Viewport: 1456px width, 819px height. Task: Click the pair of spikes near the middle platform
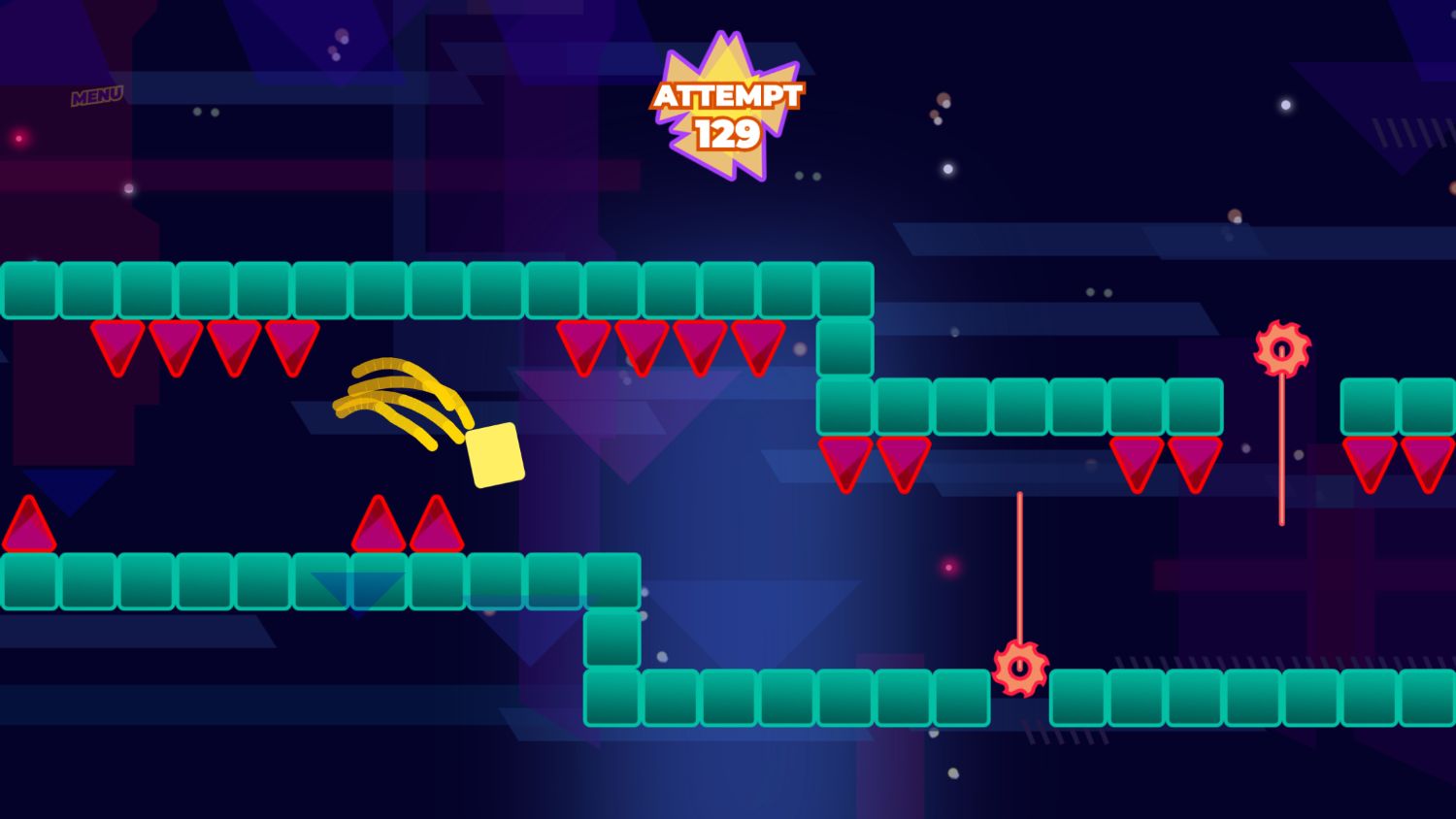[408, 524]
